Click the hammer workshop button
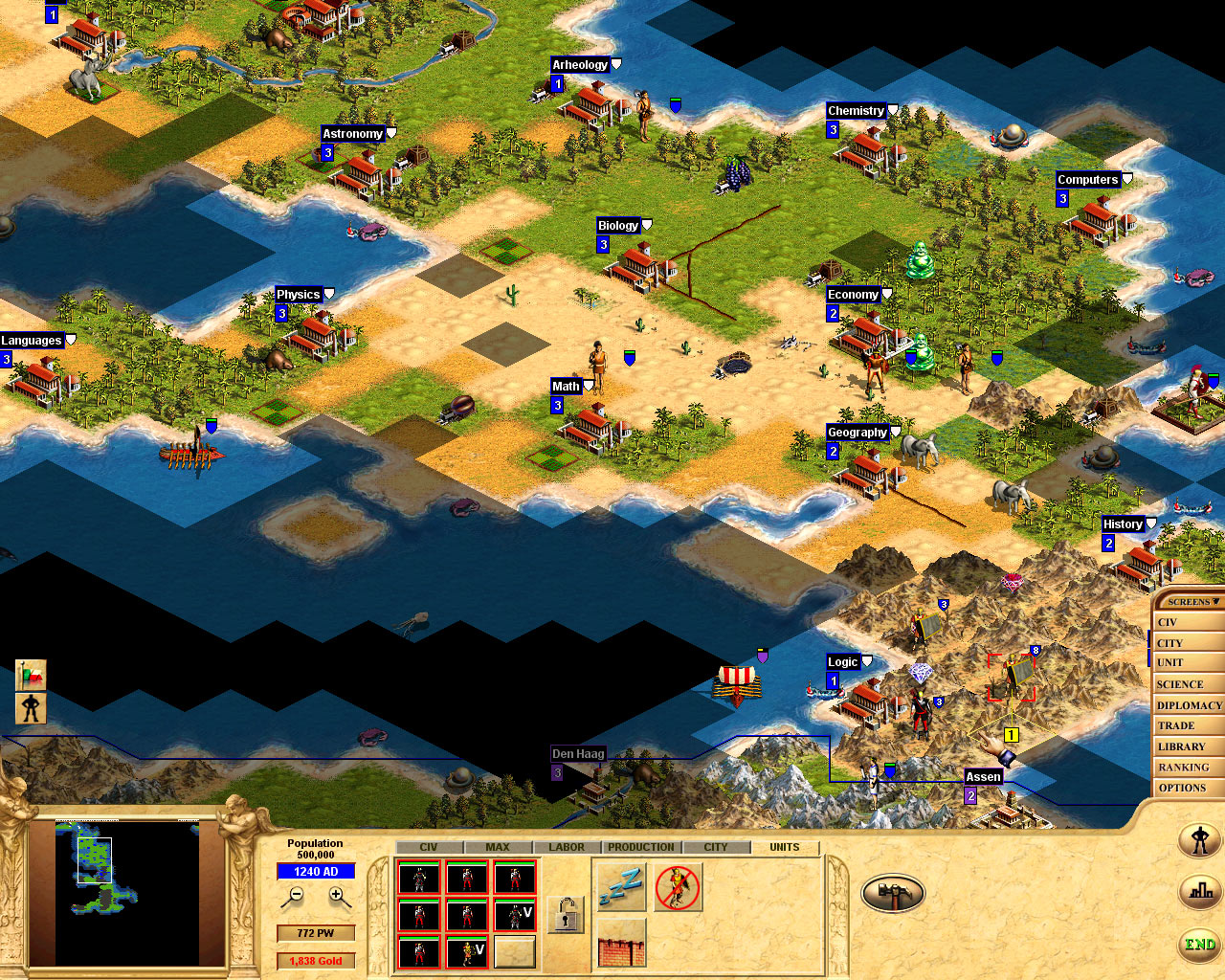The width and height of the screenshot is (1225, 980). 893,891
